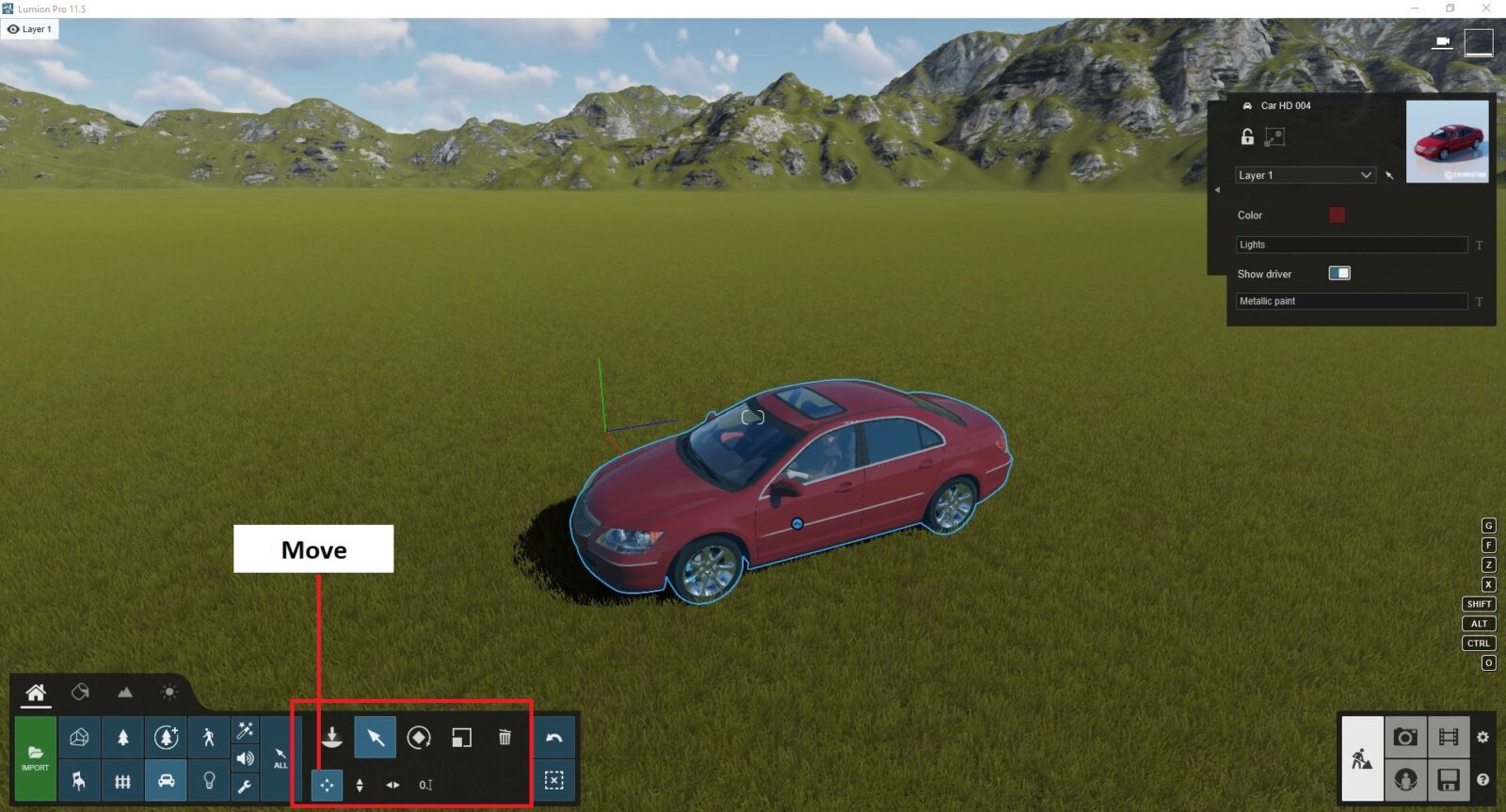Image resolution: width=1506 pixels, height=812 pixels.
Task: Click the trash can Delete tool
Action: (505, 738)
